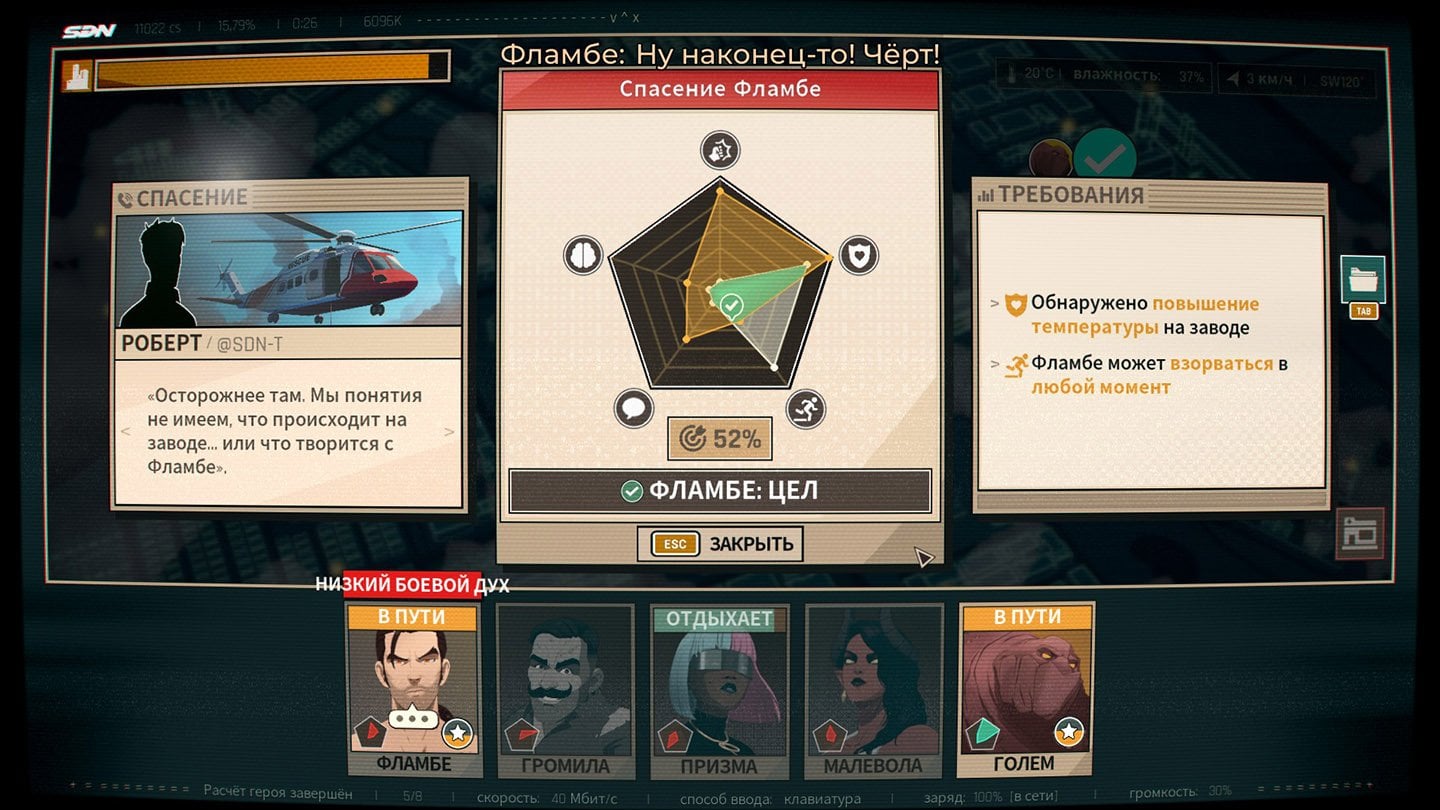Click the green checkmark mission marker
The image size is (1440, 810).
click(x=1104, y=157)
